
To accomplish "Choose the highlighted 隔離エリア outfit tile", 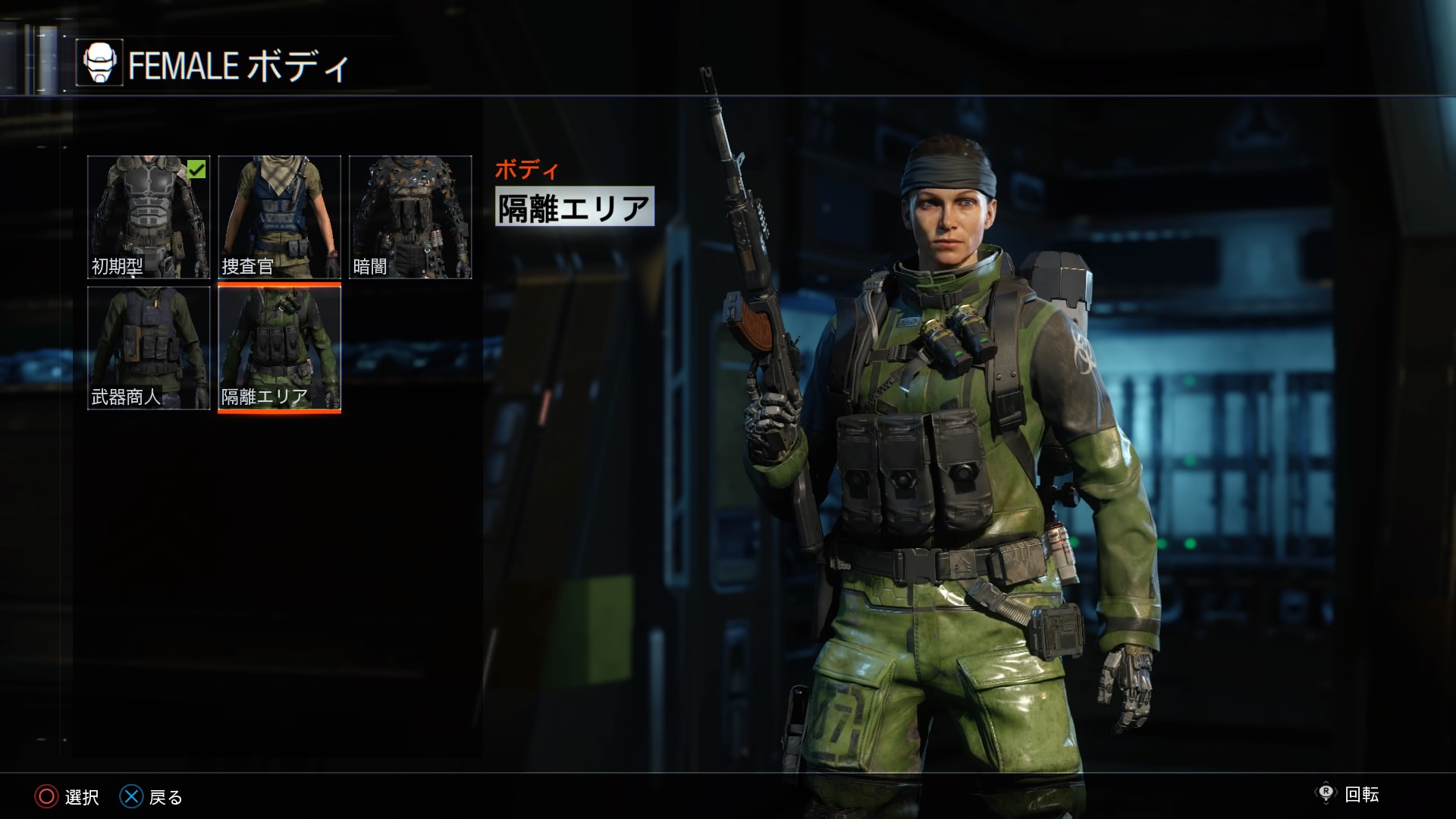I will [x=279, y=348].
